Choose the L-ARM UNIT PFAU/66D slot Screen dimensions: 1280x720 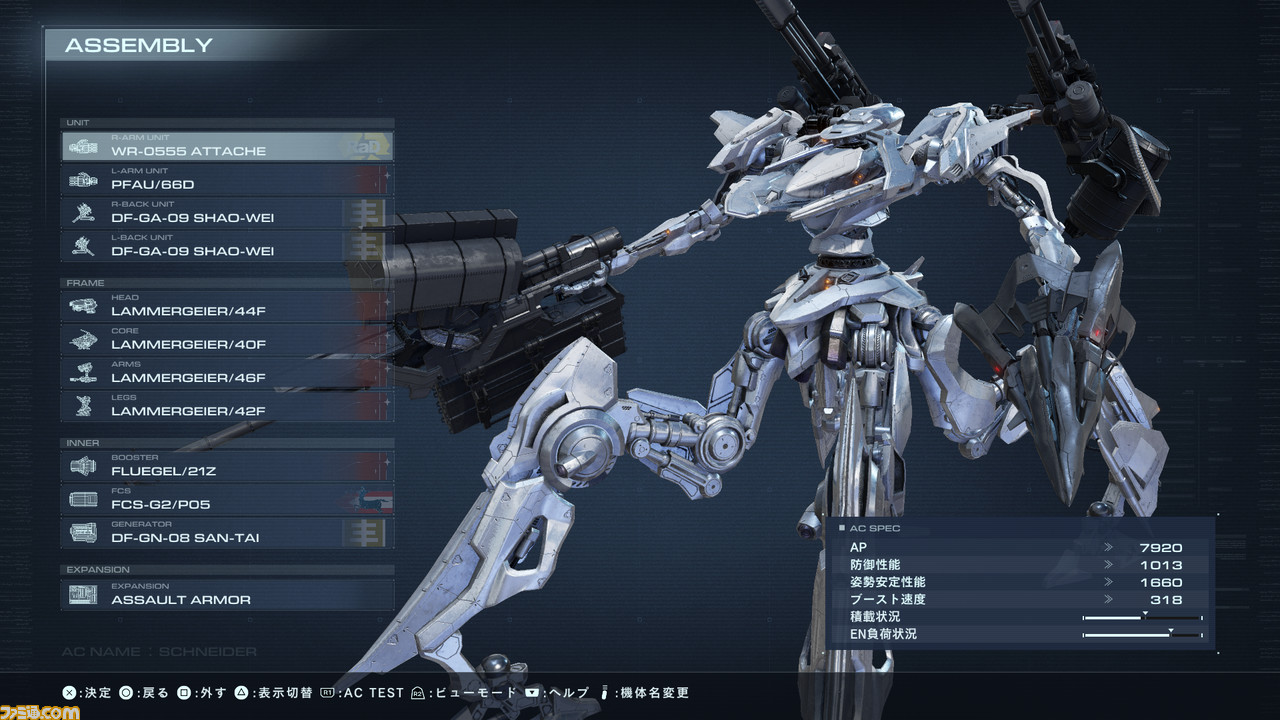pyautogui.click(x=228, y=180)
